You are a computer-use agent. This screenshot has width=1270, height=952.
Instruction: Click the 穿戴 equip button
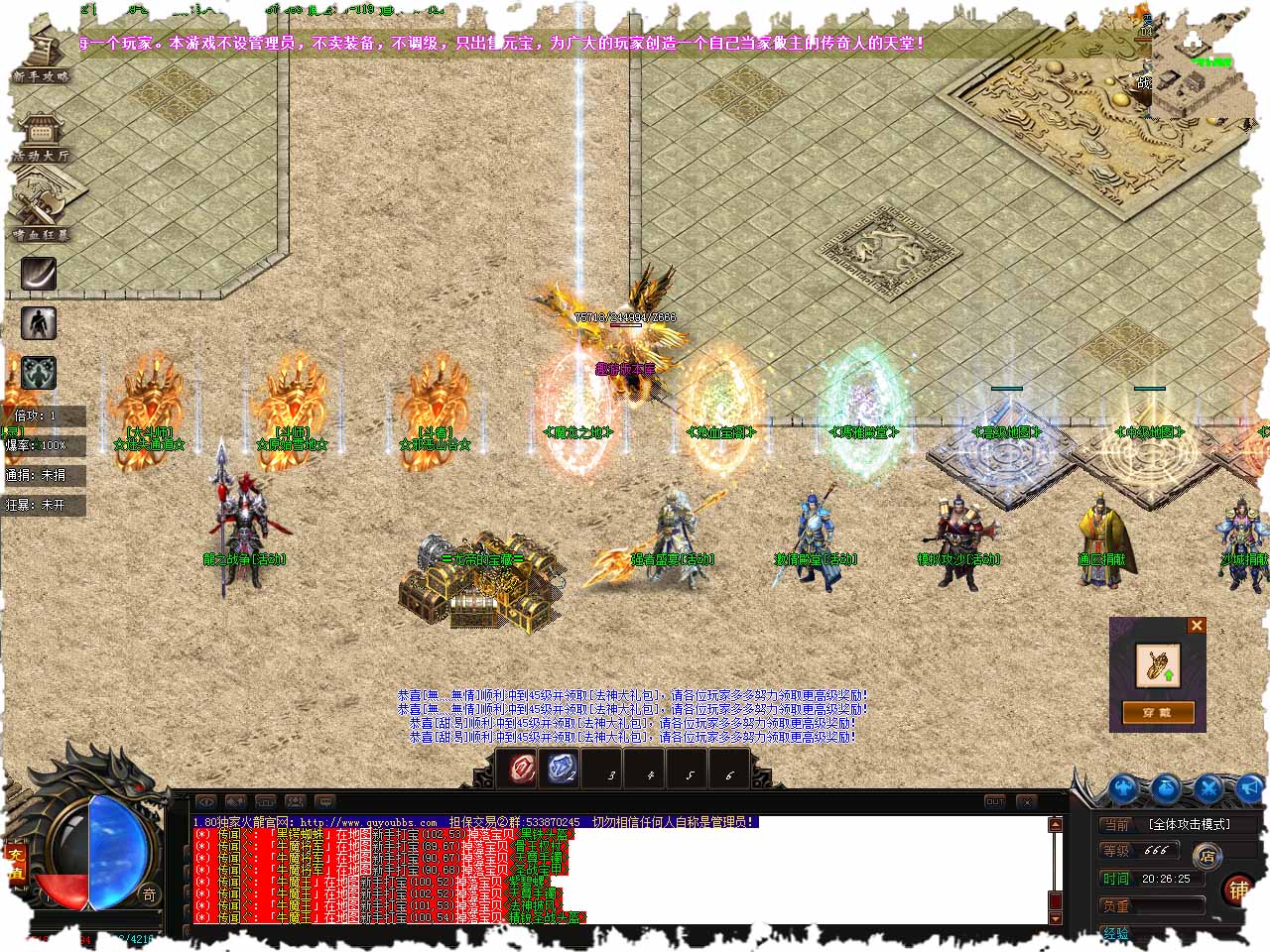click(1157, 712)
